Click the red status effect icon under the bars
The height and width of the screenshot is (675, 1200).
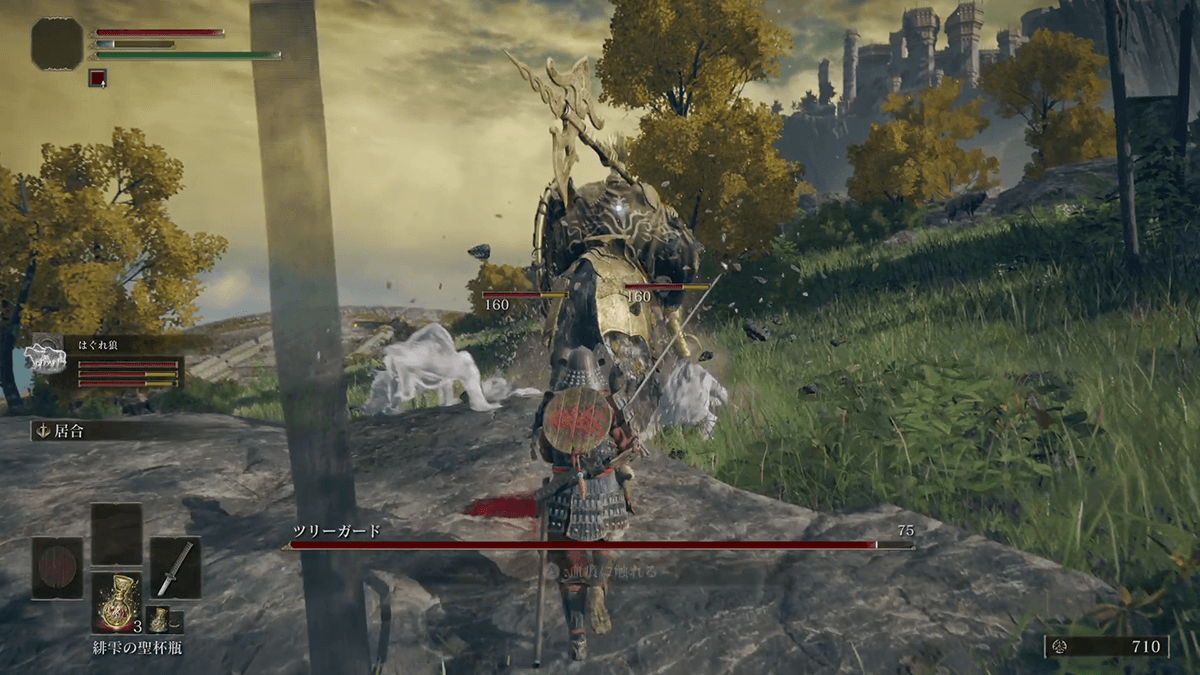tap(97, 77)
